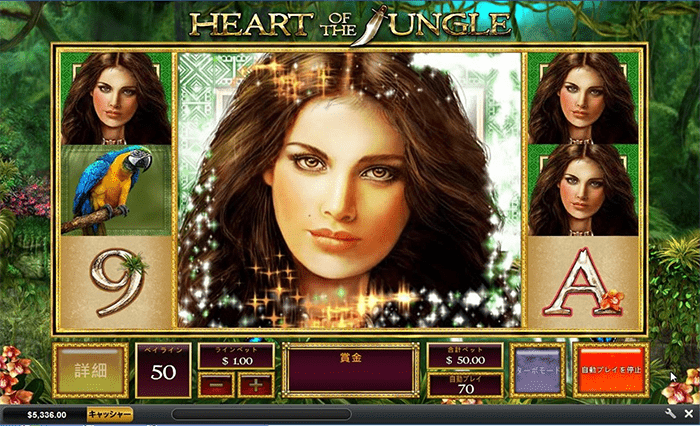Click the paylines 50 box
Screen dimensions: 700x426
coord(161,370)
